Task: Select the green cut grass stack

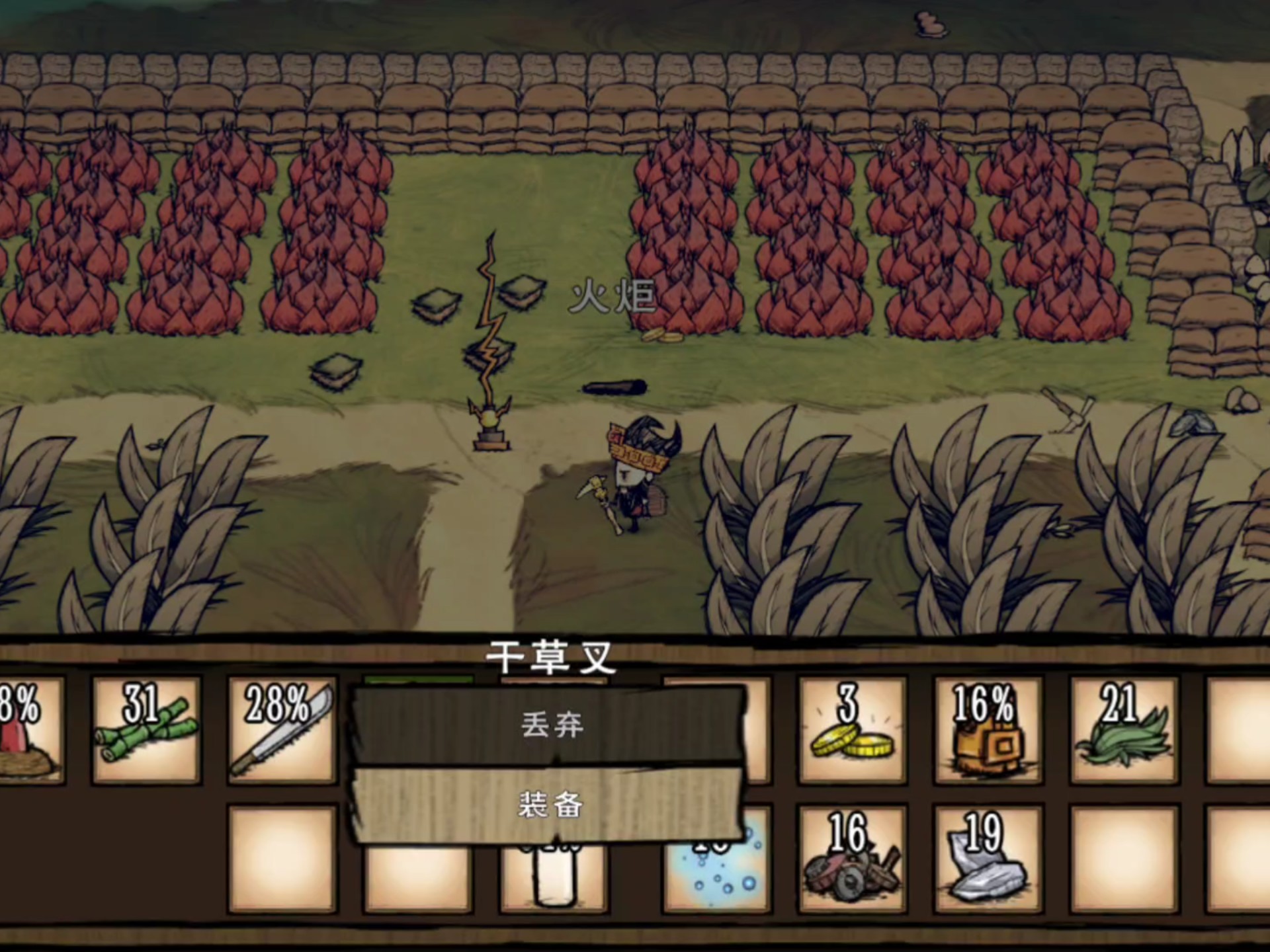Action: pyautogui.click(x=1124, y=730)
